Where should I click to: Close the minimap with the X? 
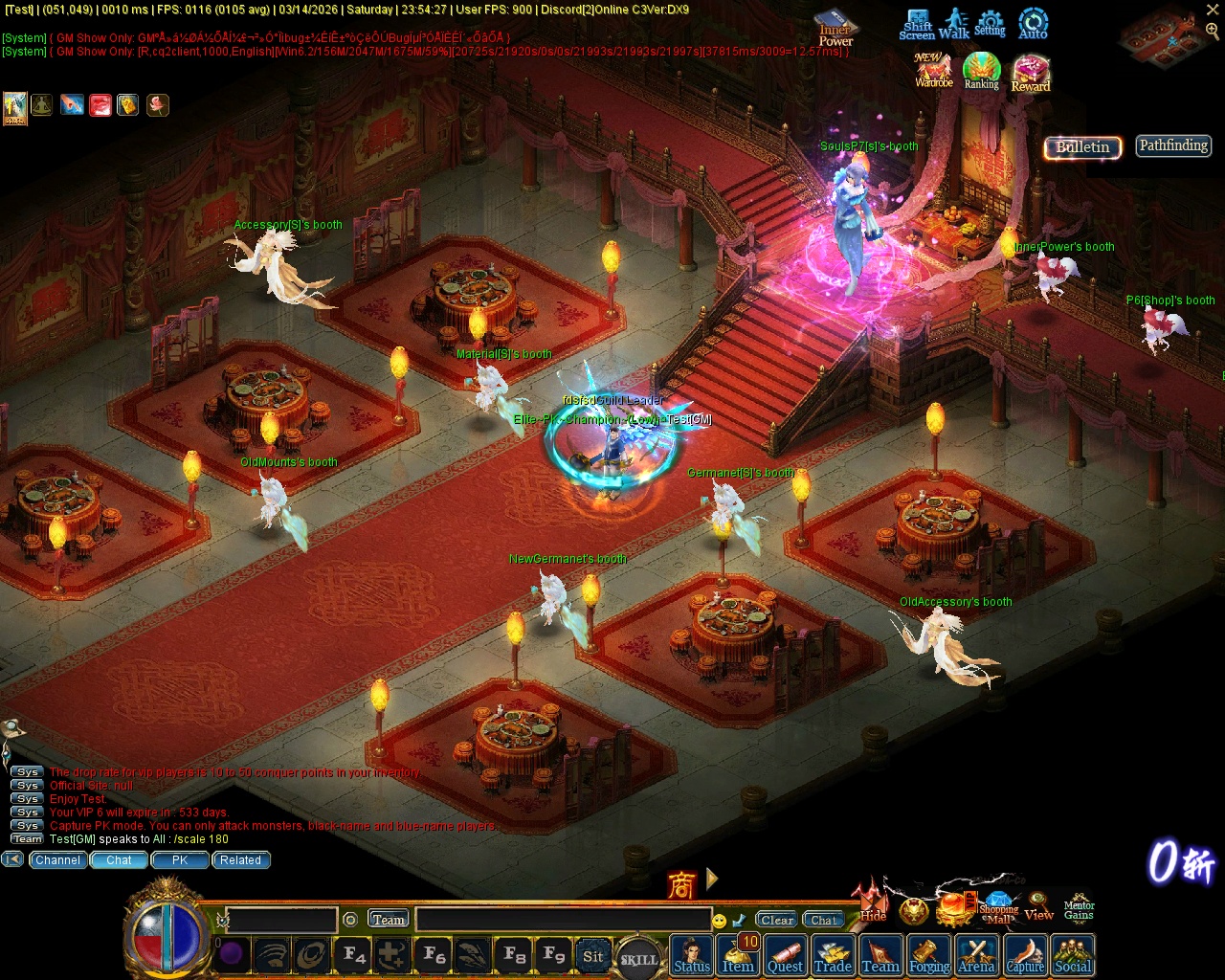point(1214,10)
